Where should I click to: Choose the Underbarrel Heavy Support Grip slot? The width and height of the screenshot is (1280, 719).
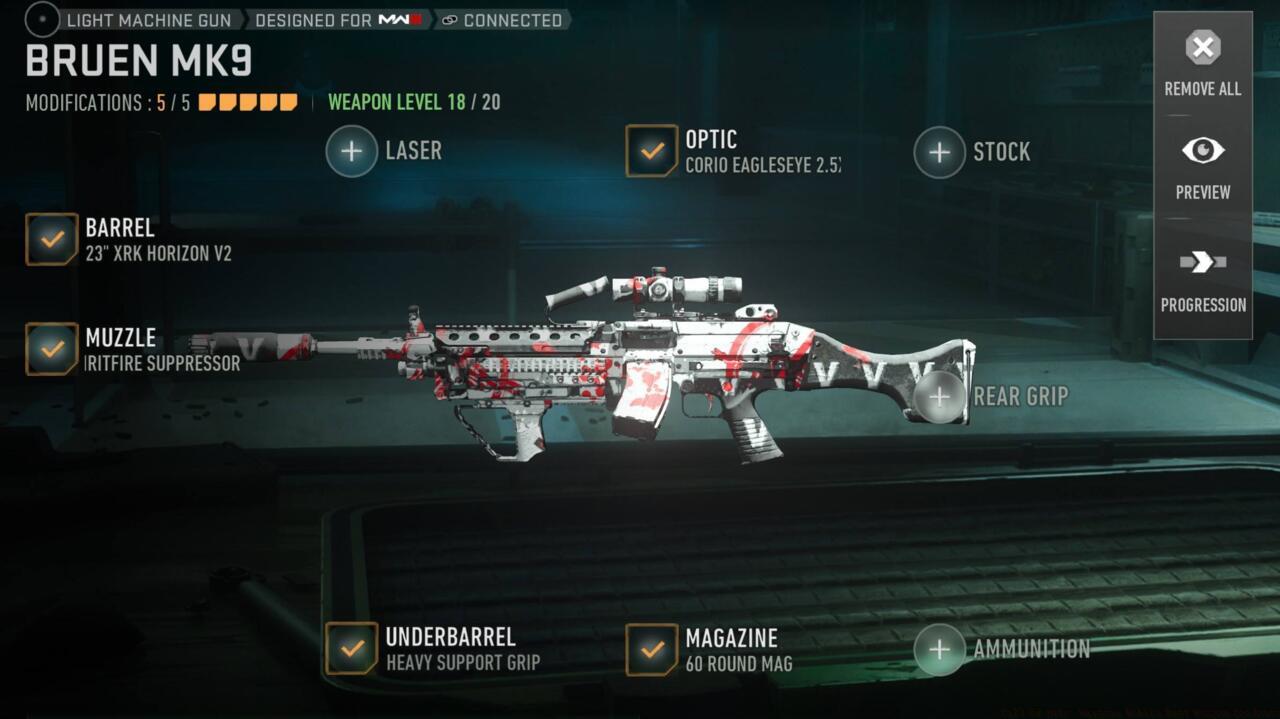(x=352, y=649)
